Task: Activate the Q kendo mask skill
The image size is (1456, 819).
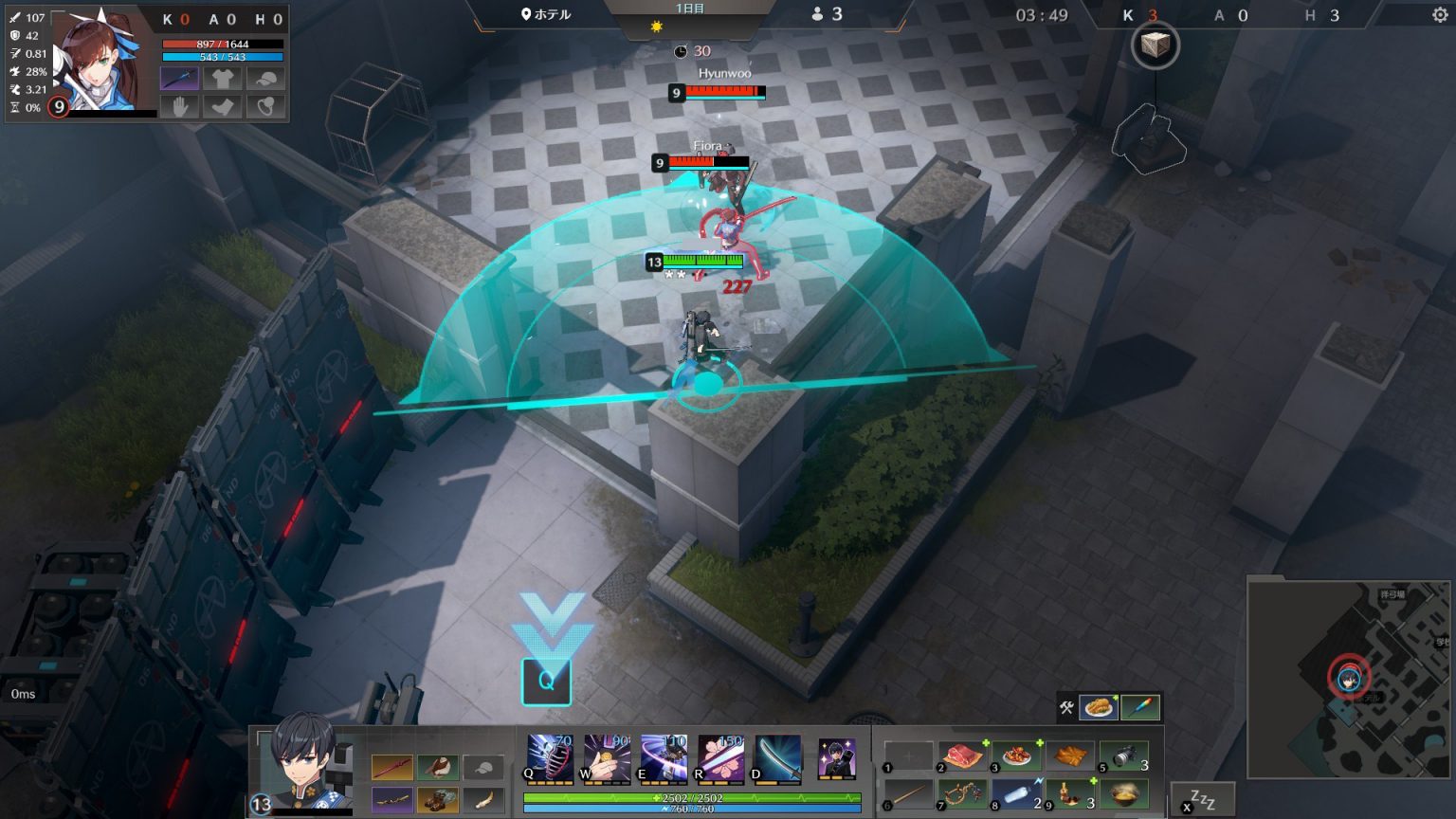Action: coord(550,757)
